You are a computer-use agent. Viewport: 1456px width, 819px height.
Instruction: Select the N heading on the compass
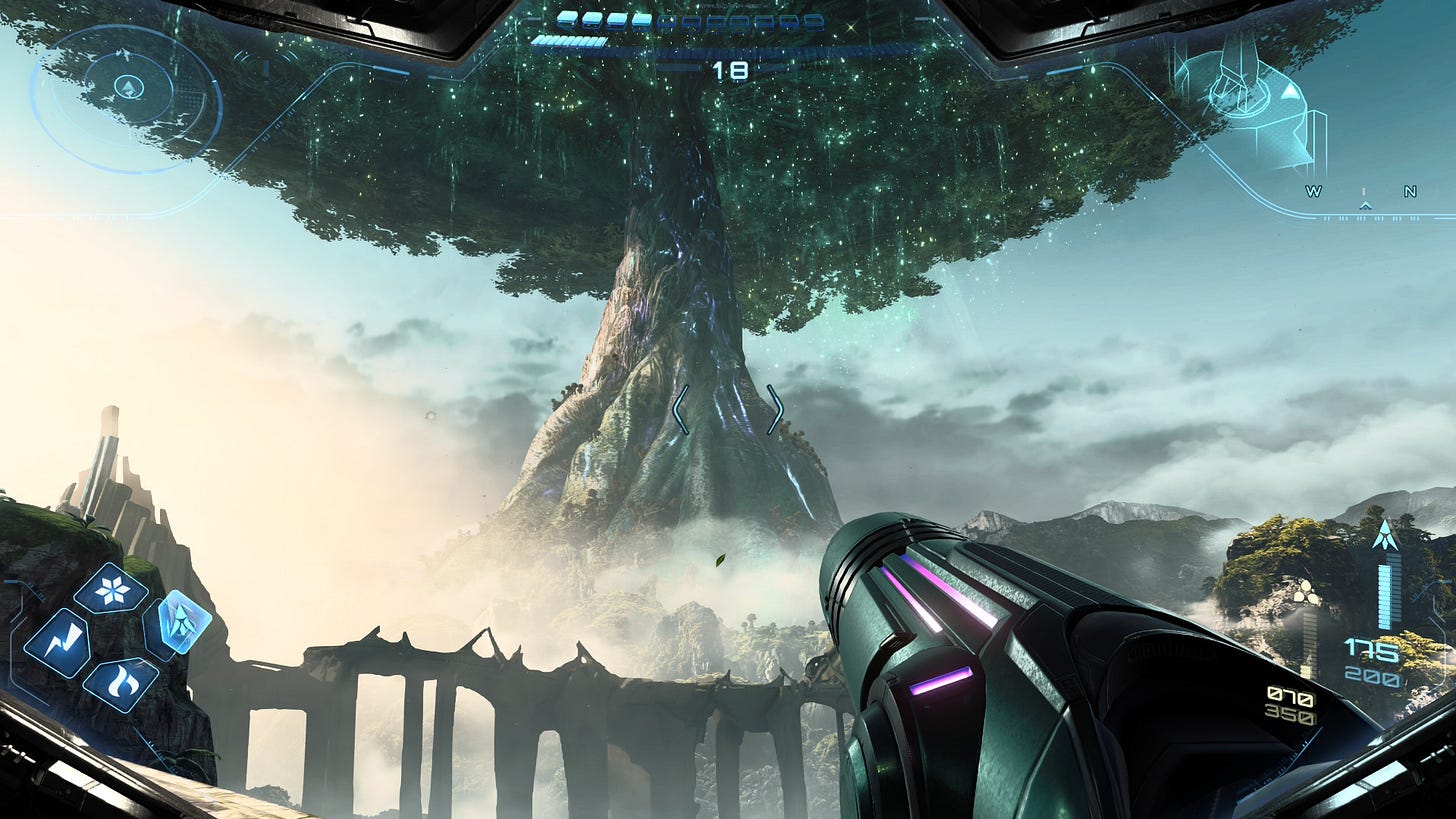pos(1408,191)
